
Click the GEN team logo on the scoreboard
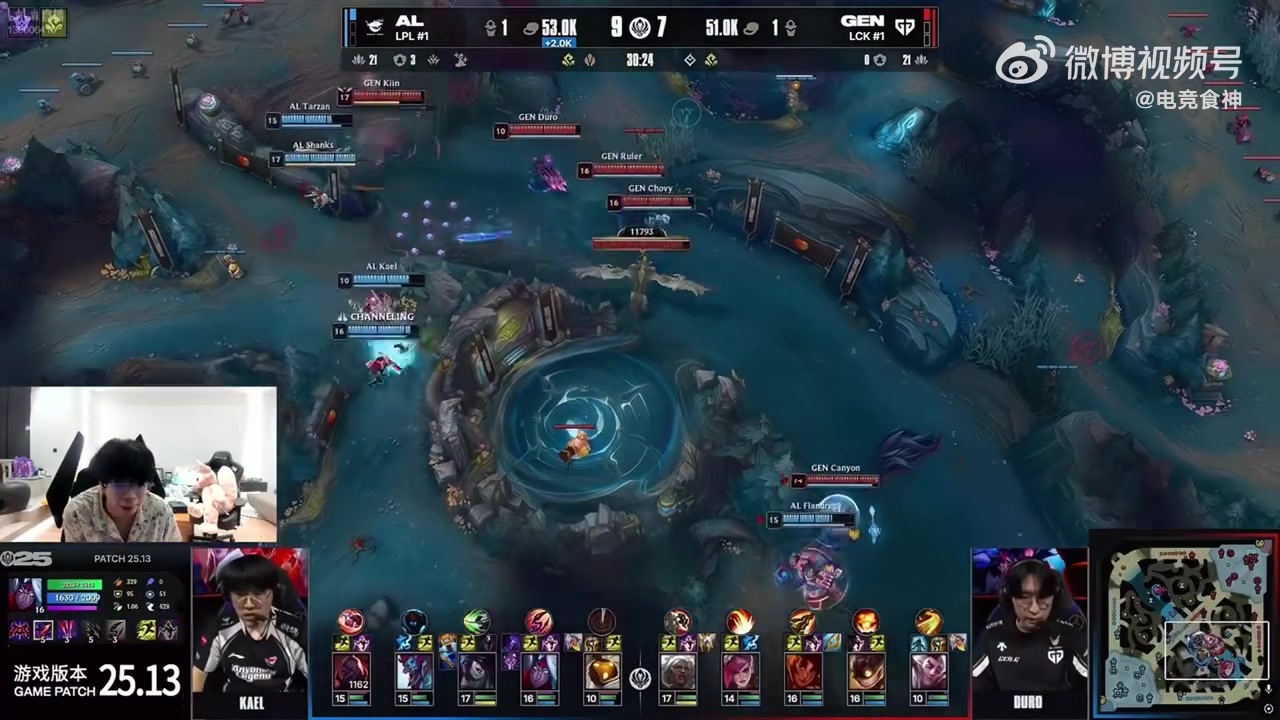pyautogui.click(x=905, y=27)
